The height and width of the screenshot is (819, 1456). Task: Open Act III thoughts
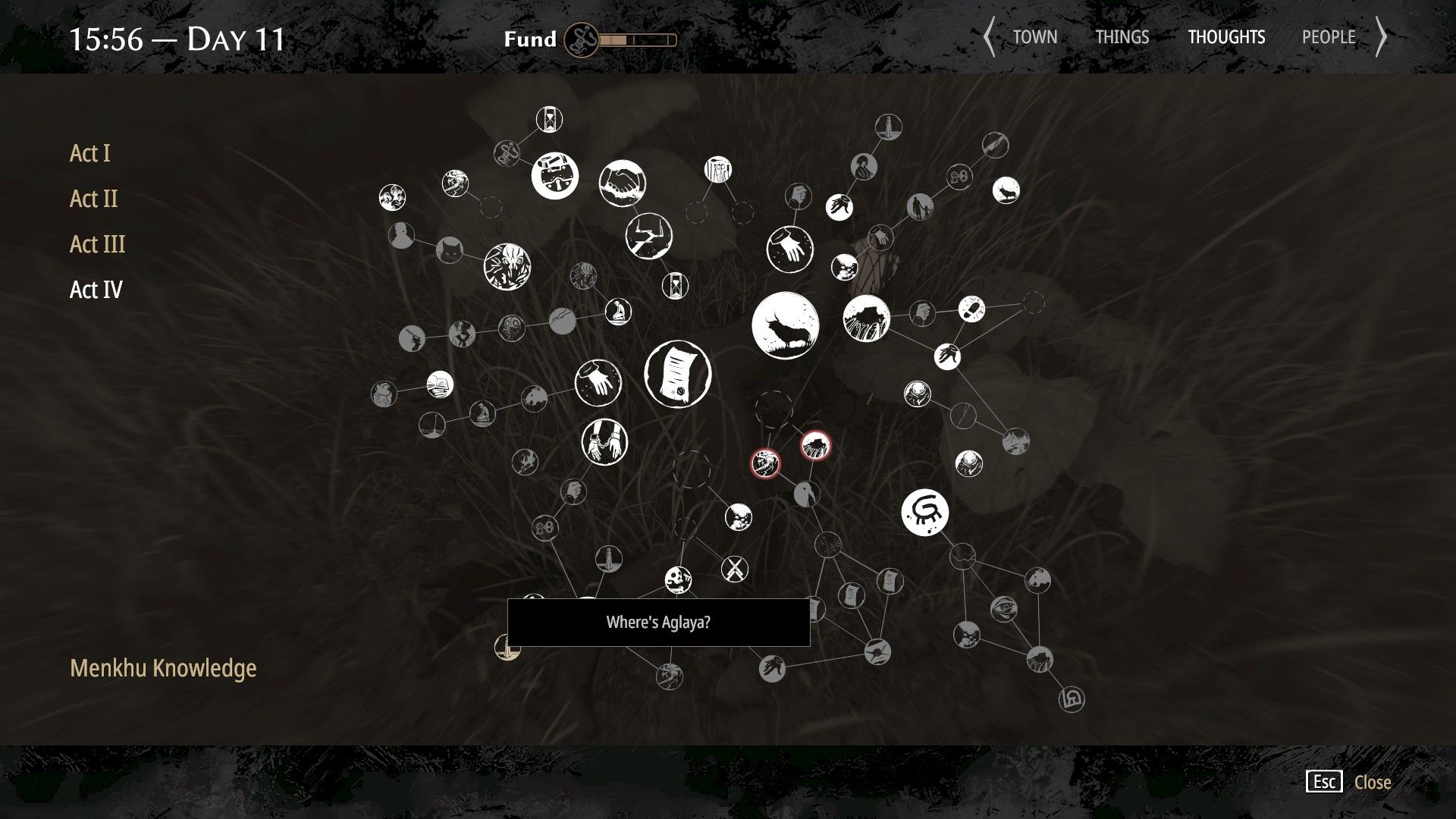point(98,244)
